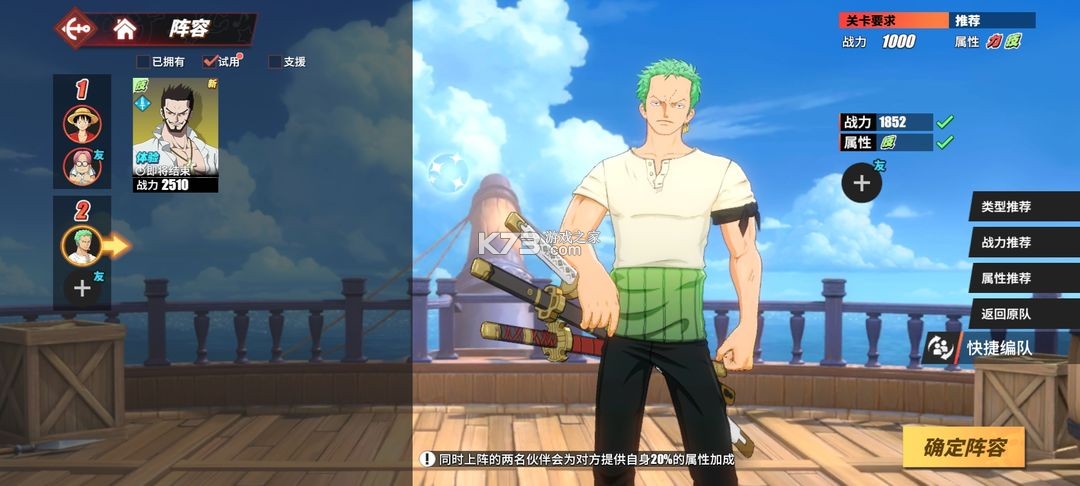Select Zoro's portrait in team two

click(x=82, y=243)
